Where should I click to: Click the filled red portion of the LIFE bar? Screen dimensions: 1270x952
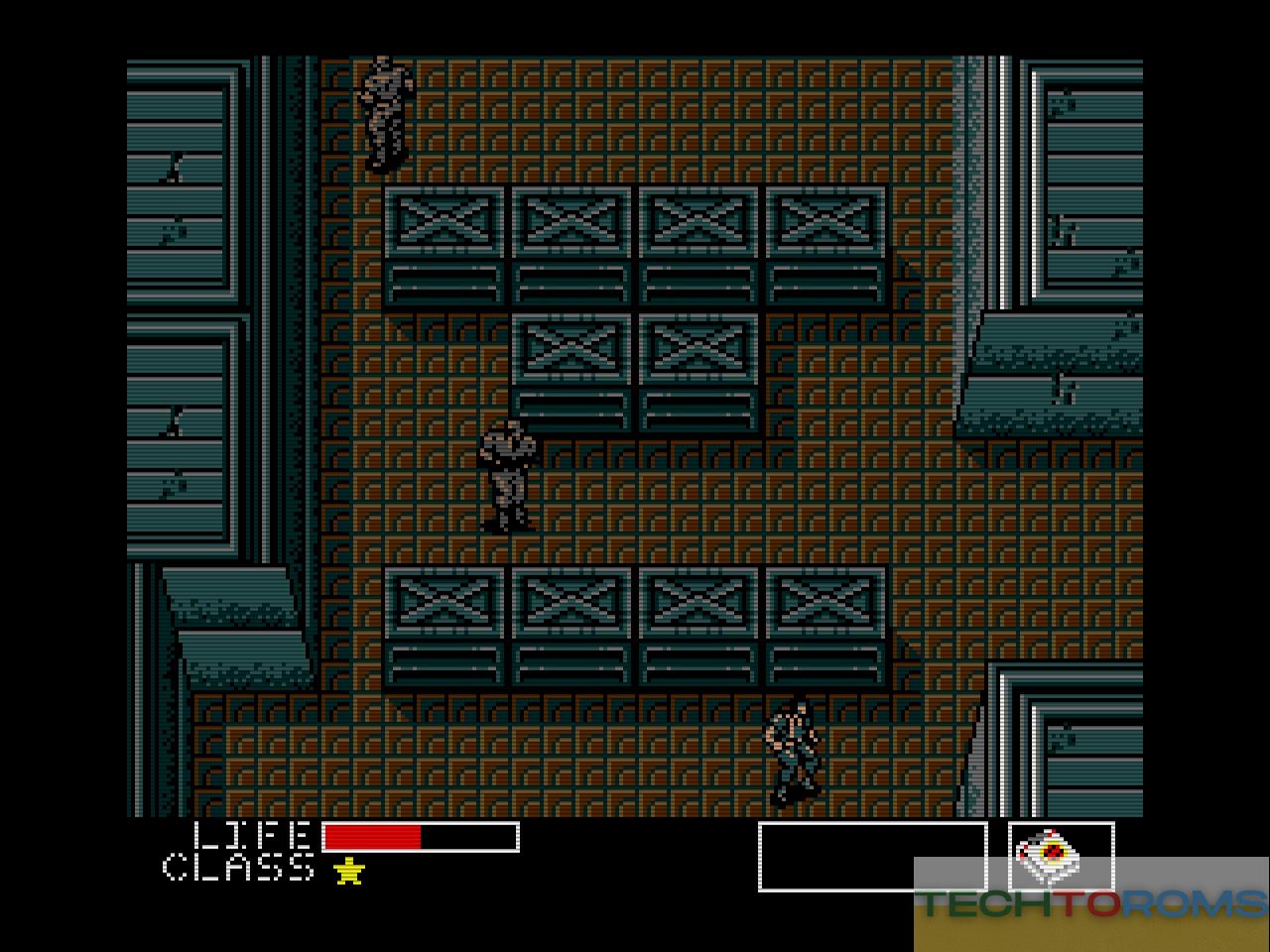tap(372, 836)
